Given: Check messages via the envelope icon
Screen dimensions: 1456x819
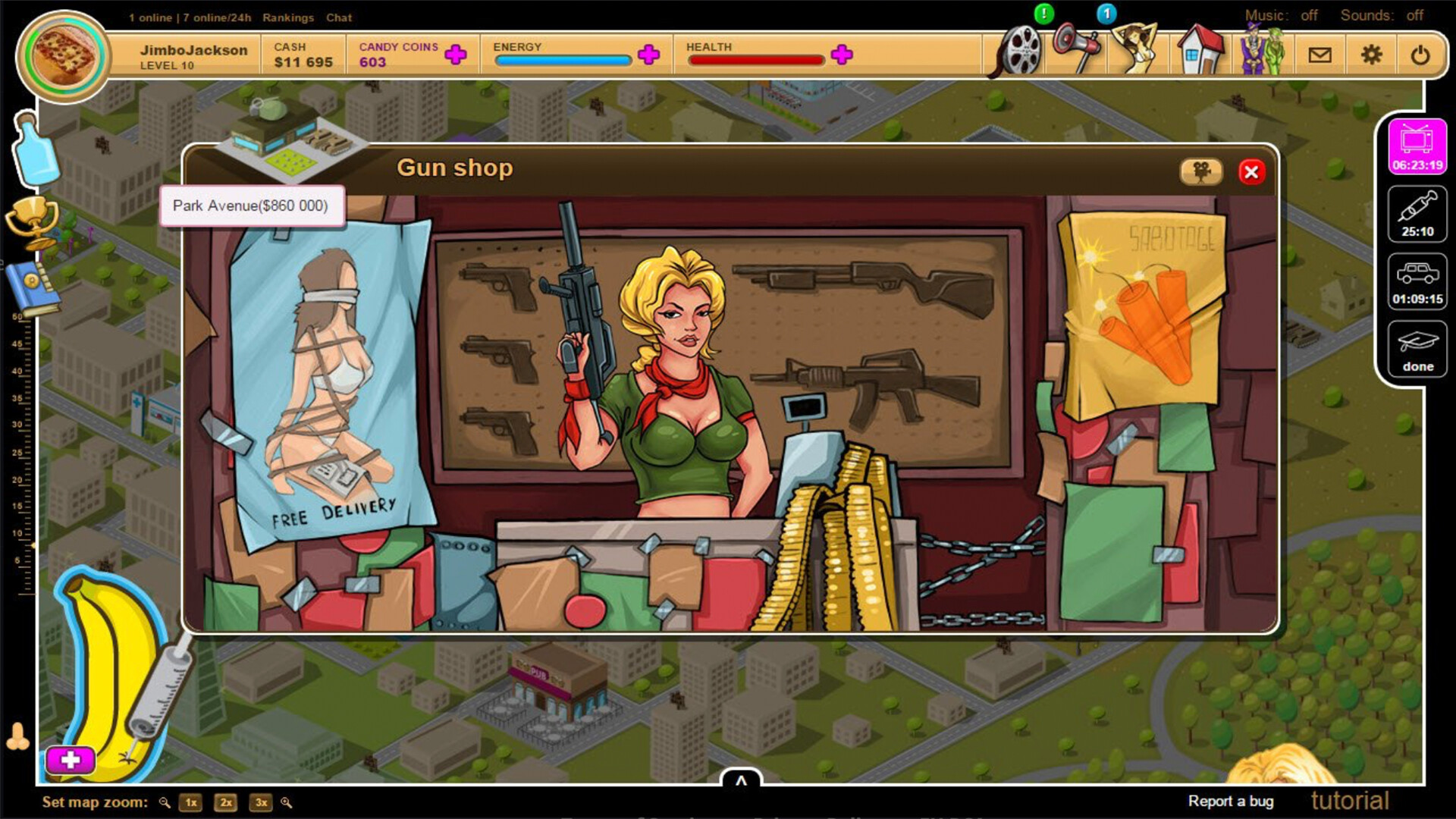Looking at the screenshot, I should pos(1320,55).
